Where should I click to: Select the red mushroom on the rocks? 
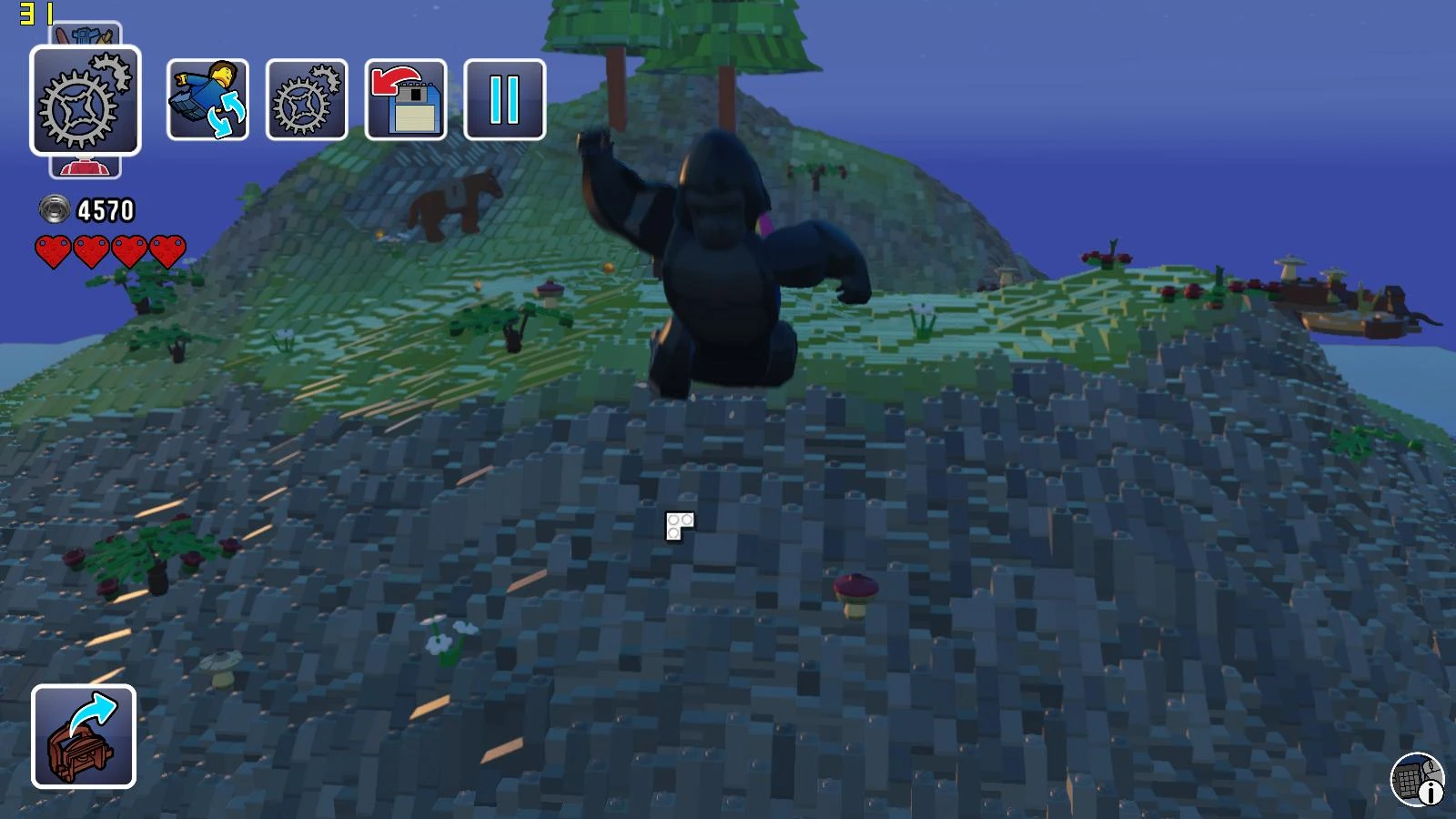click(x=854, y=587)
